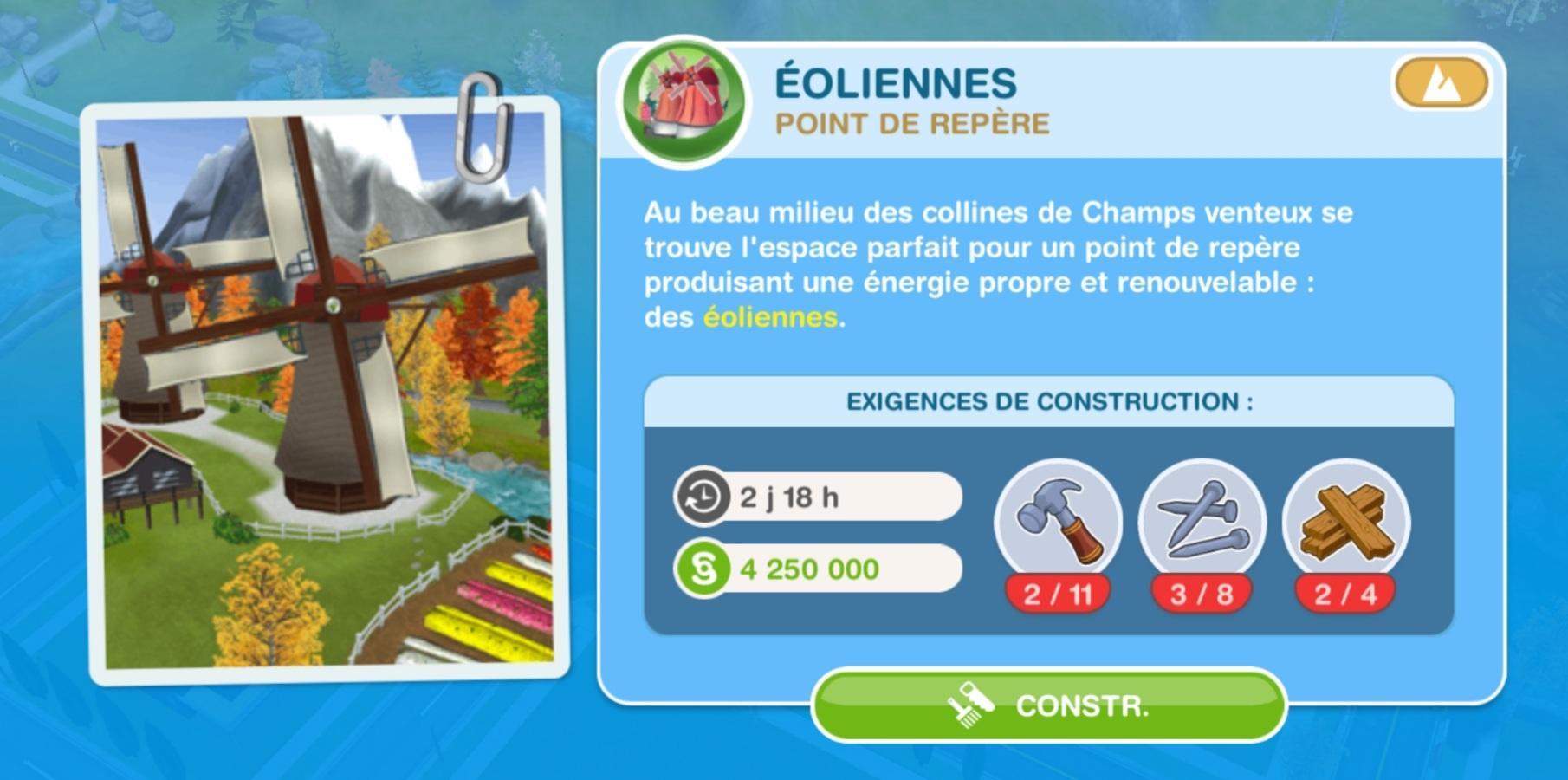Image resolution: width=1568 pixels, height=780 pixels.
Task: View the windmill preview photo
Action: (x=326, y=392)
